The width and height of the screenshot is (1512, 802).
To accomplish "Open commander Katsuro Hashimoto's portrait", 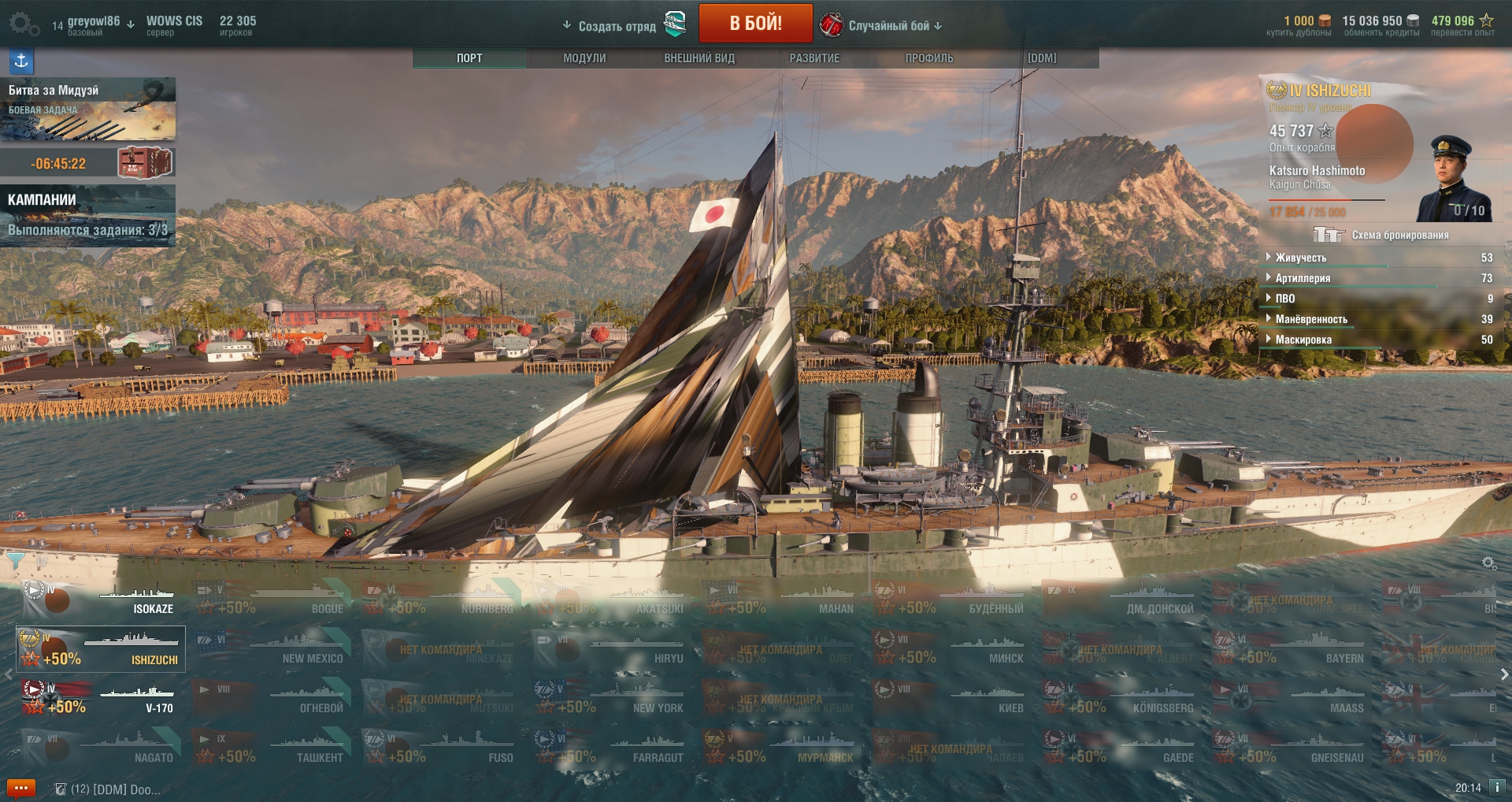I will pyautogui.click(x=1454, y=180).
